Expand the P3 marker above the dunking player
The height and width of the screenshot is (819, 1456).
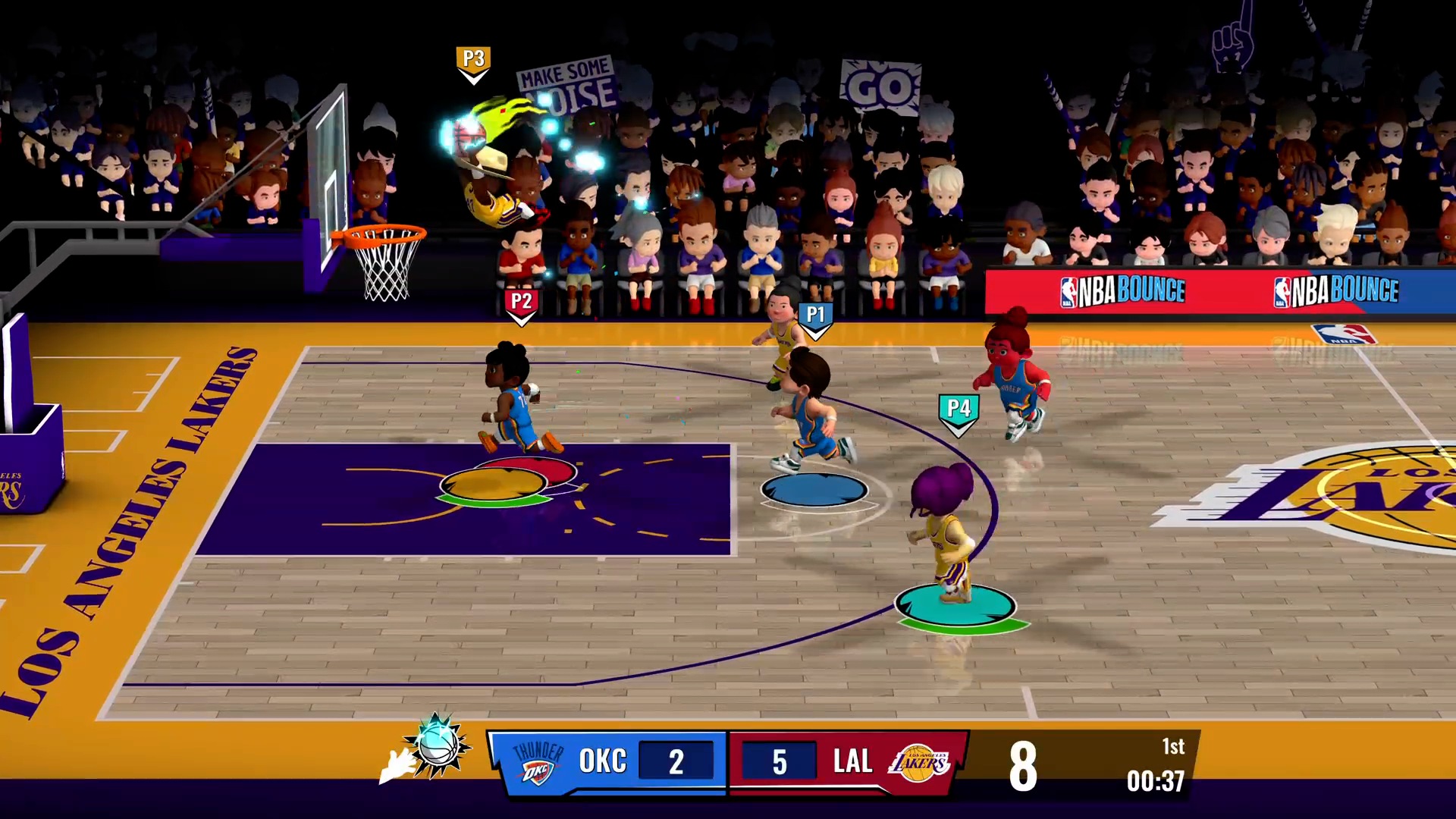(x=472, y=58)
